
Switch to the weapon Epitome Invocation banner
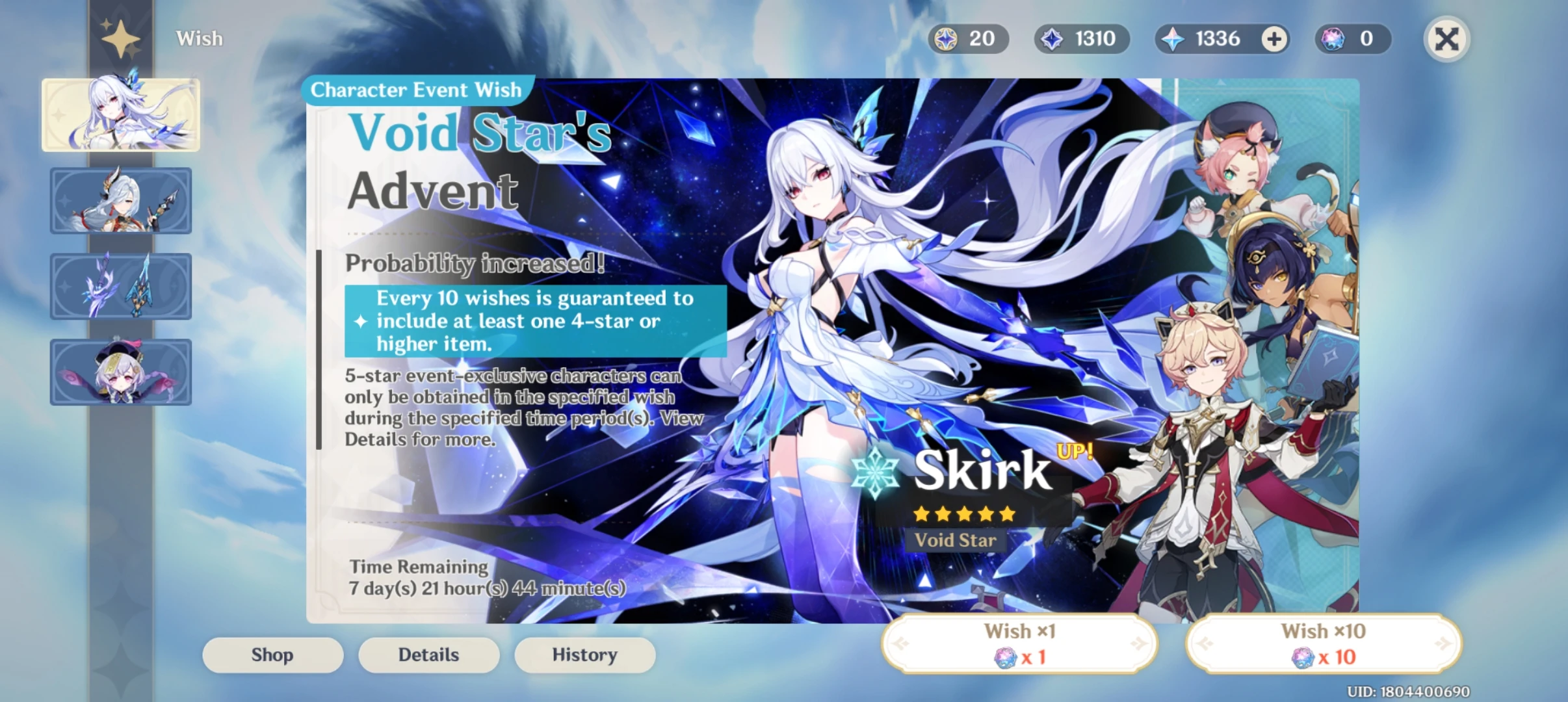coord(121,286)
